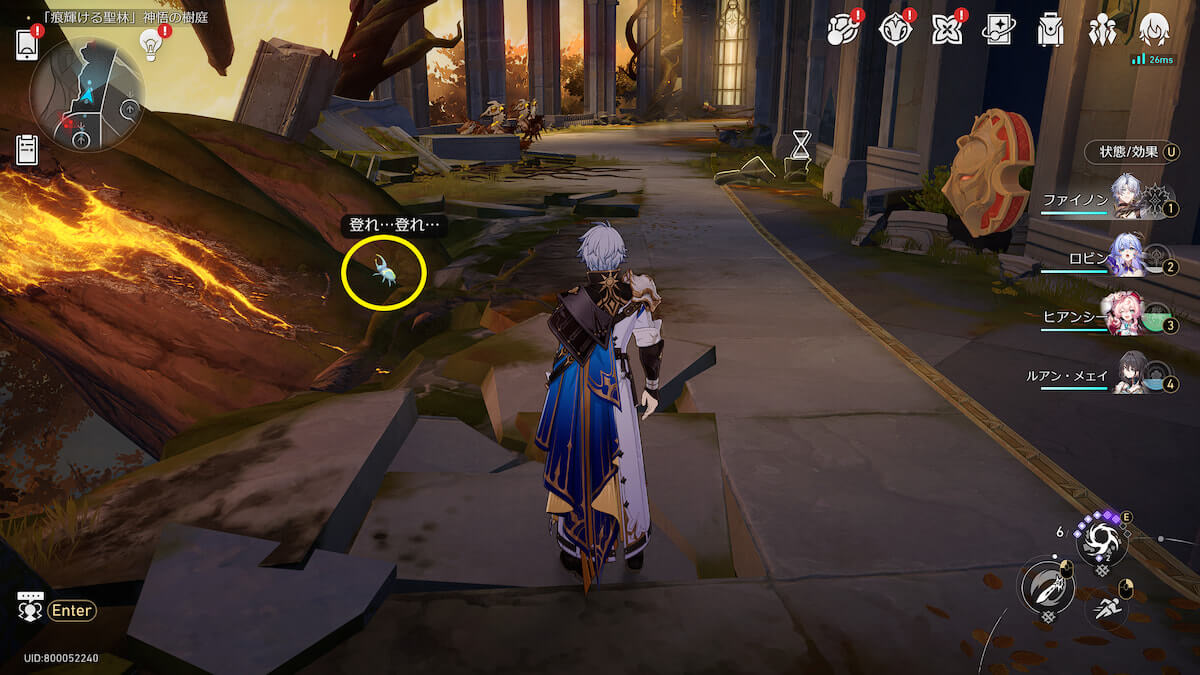The width and height of the screenshot is (1200, 675).
Task: Use the sword basic attack icon
Action: click(x=1046, y=586)
